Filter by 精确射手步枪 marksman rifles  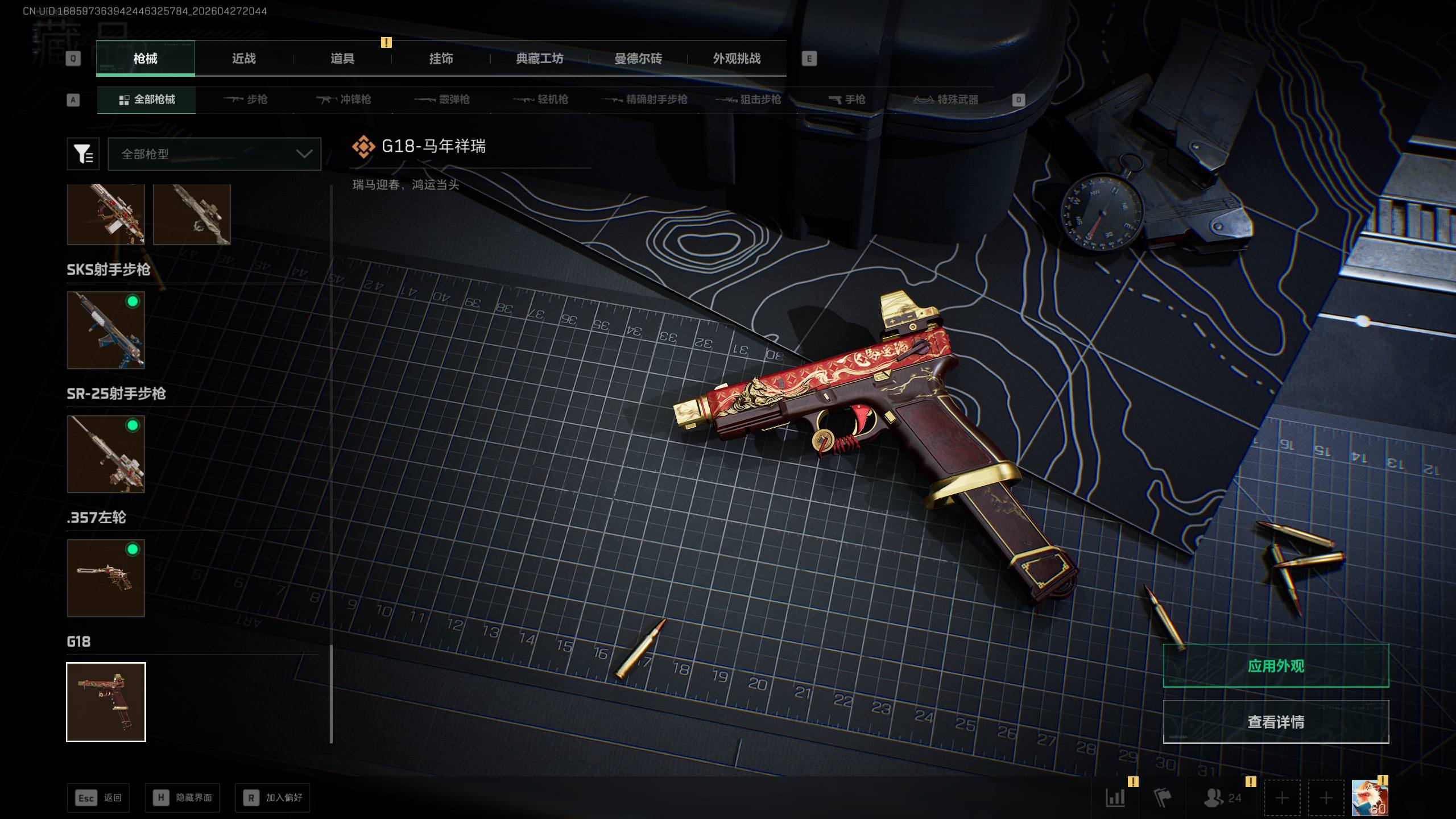click(645, 100)
